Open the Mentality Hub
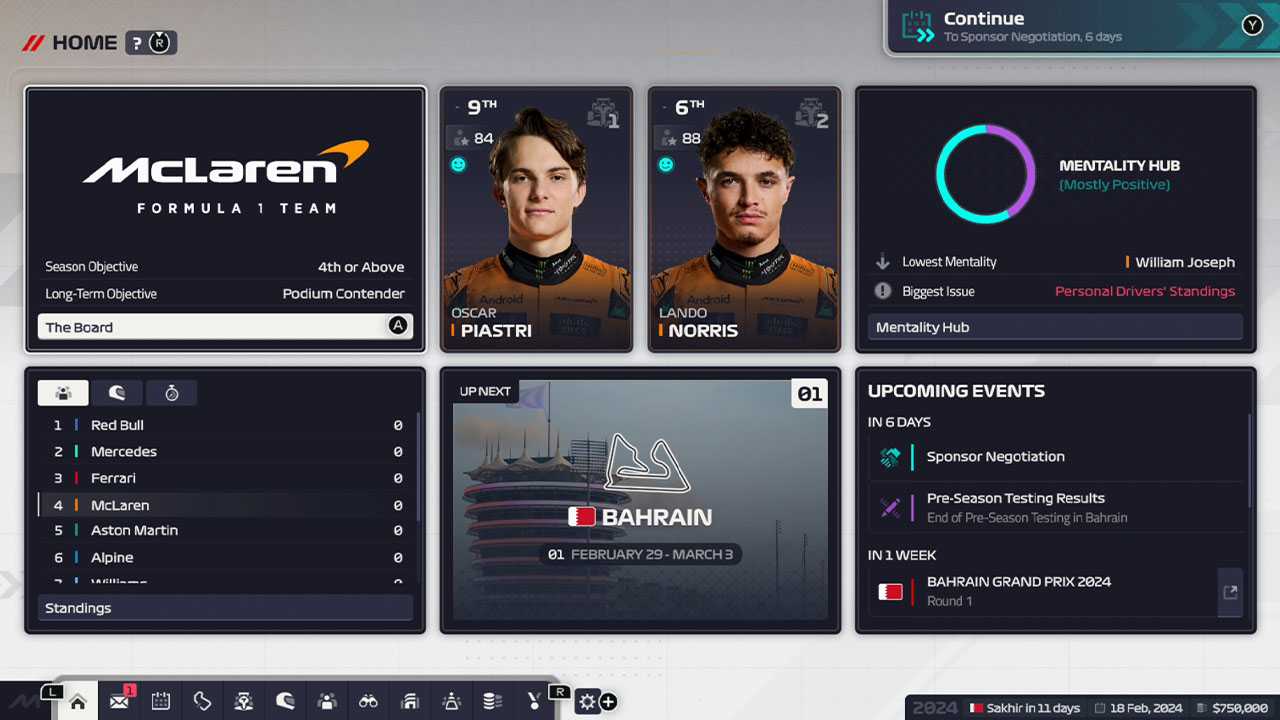This screenshot has width=1280, height=720. [1054, 326]
